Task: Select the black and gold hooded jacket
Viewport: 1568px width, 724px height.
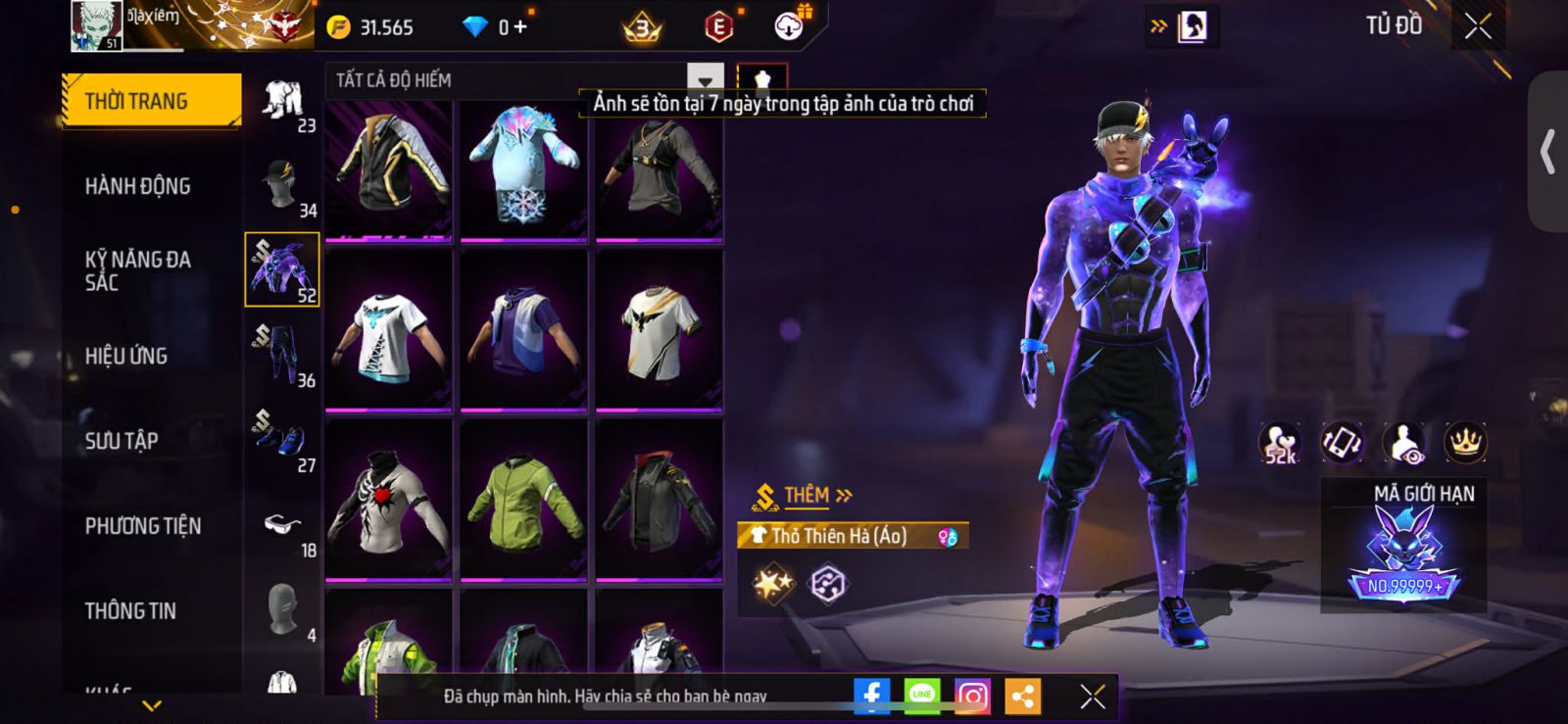Action: click(x=389, y=169)
